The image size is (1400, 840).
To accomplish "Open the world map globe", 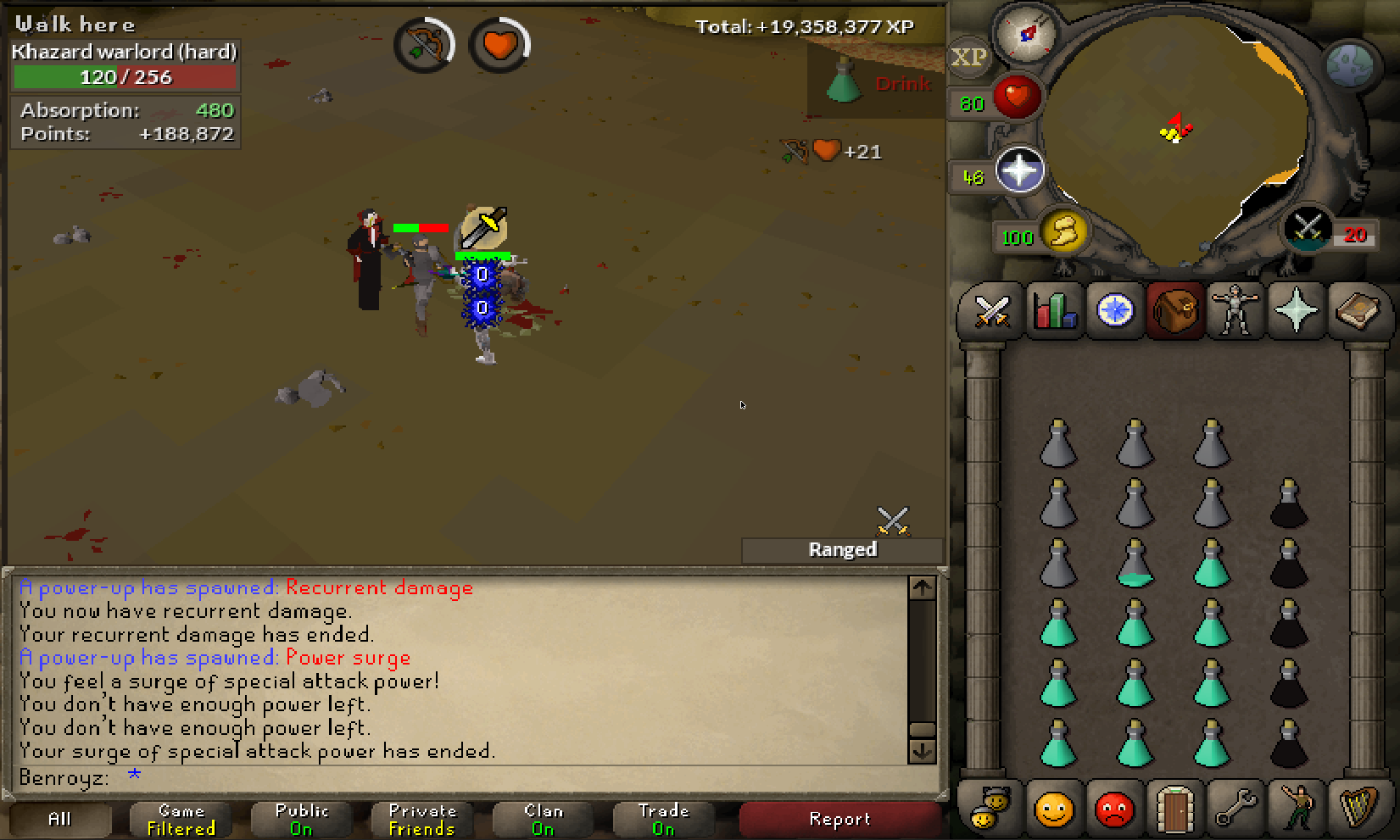I will tap(1349, 64).
